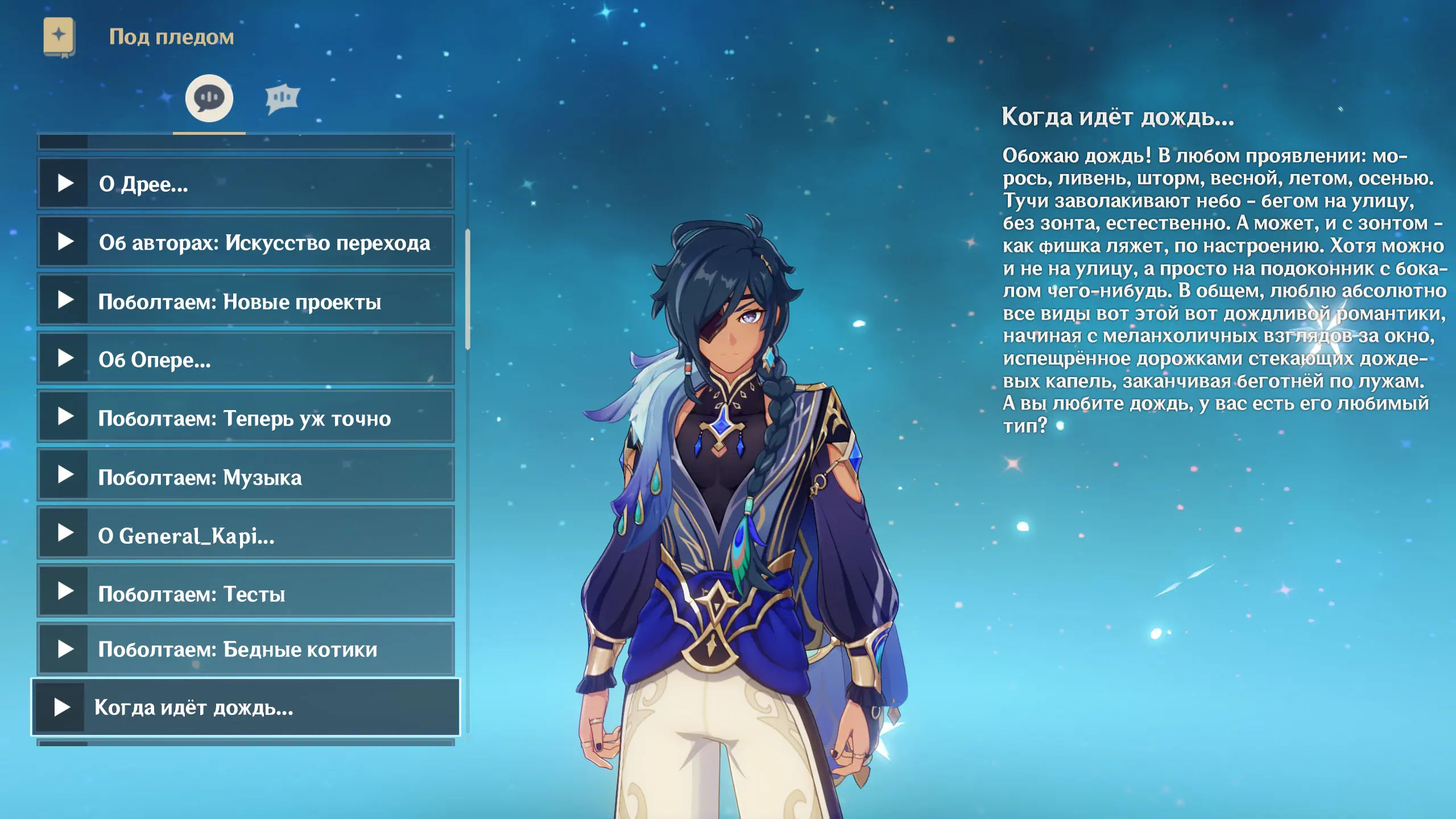
Task: Play the "О Дрее..." voice line
Action: click(246, 184)
